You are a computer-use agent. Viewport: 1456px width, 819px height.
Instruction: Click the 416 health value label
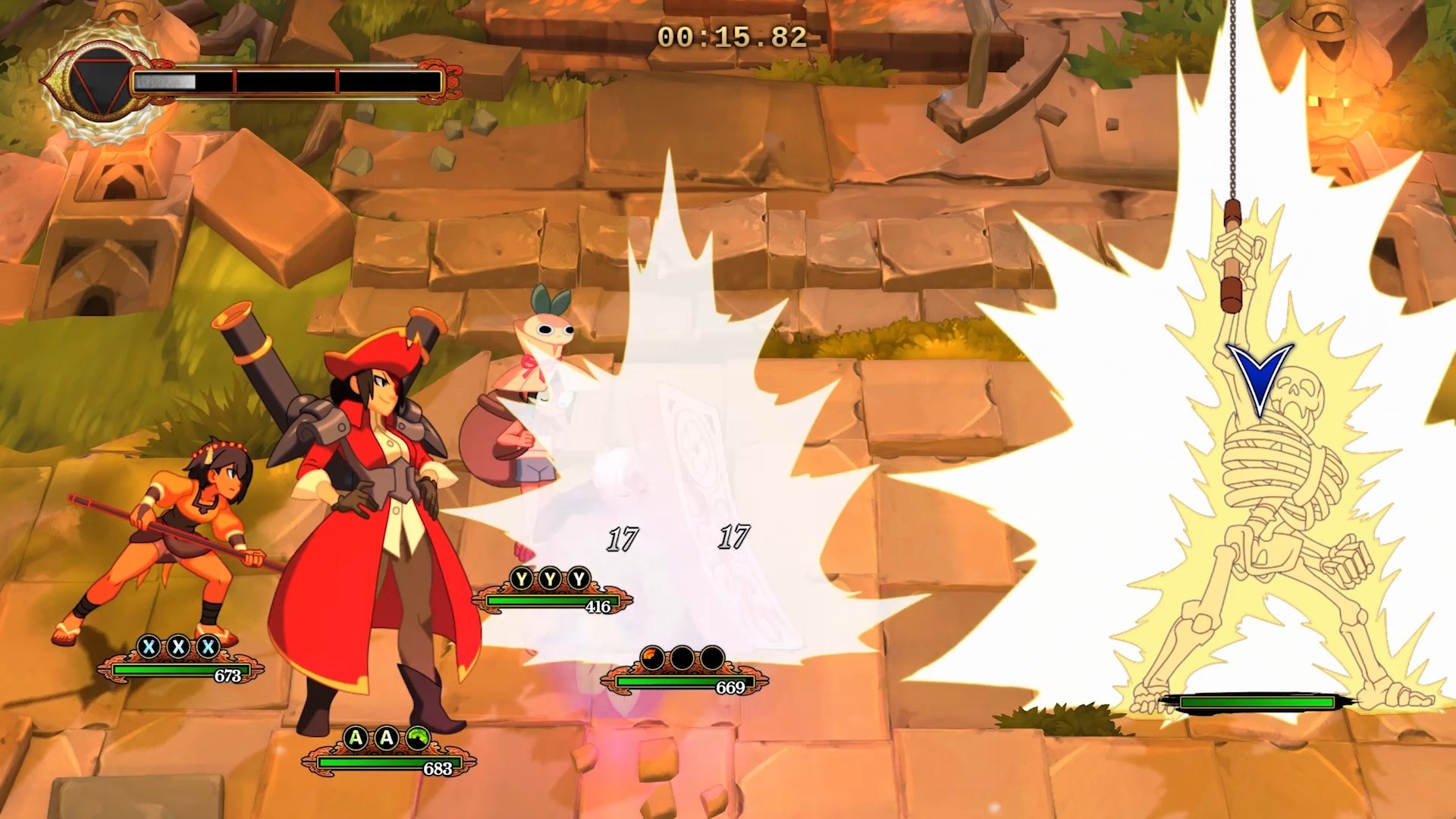pos(599,607)
